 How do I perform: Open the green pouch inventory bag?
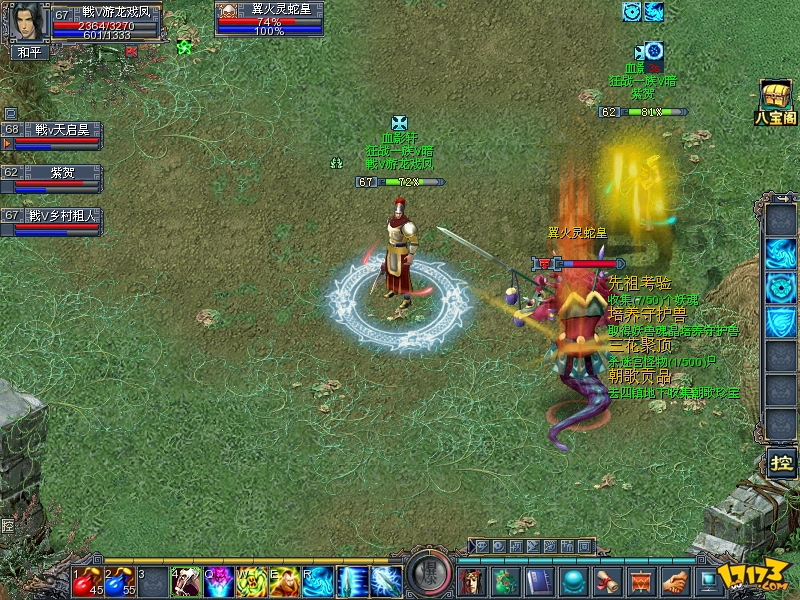pyautogui.click(x=508, y=580)
